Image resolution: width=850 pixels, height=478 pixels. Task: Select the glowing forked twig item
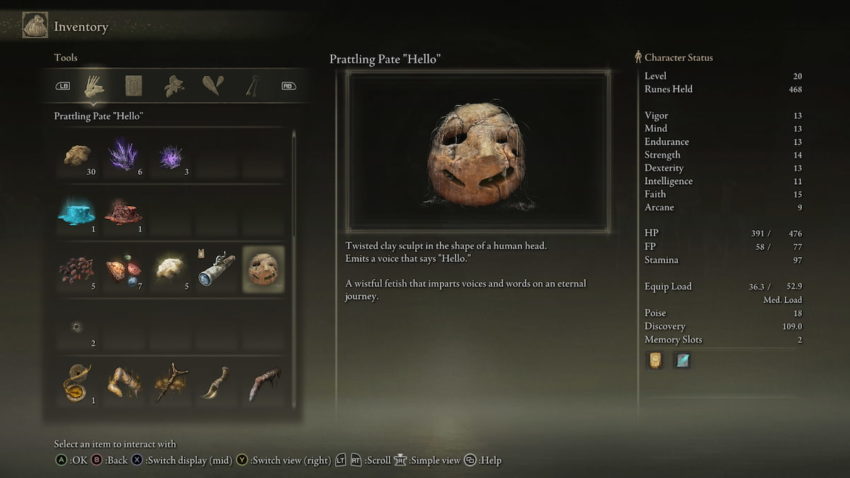tap(170, 384)
